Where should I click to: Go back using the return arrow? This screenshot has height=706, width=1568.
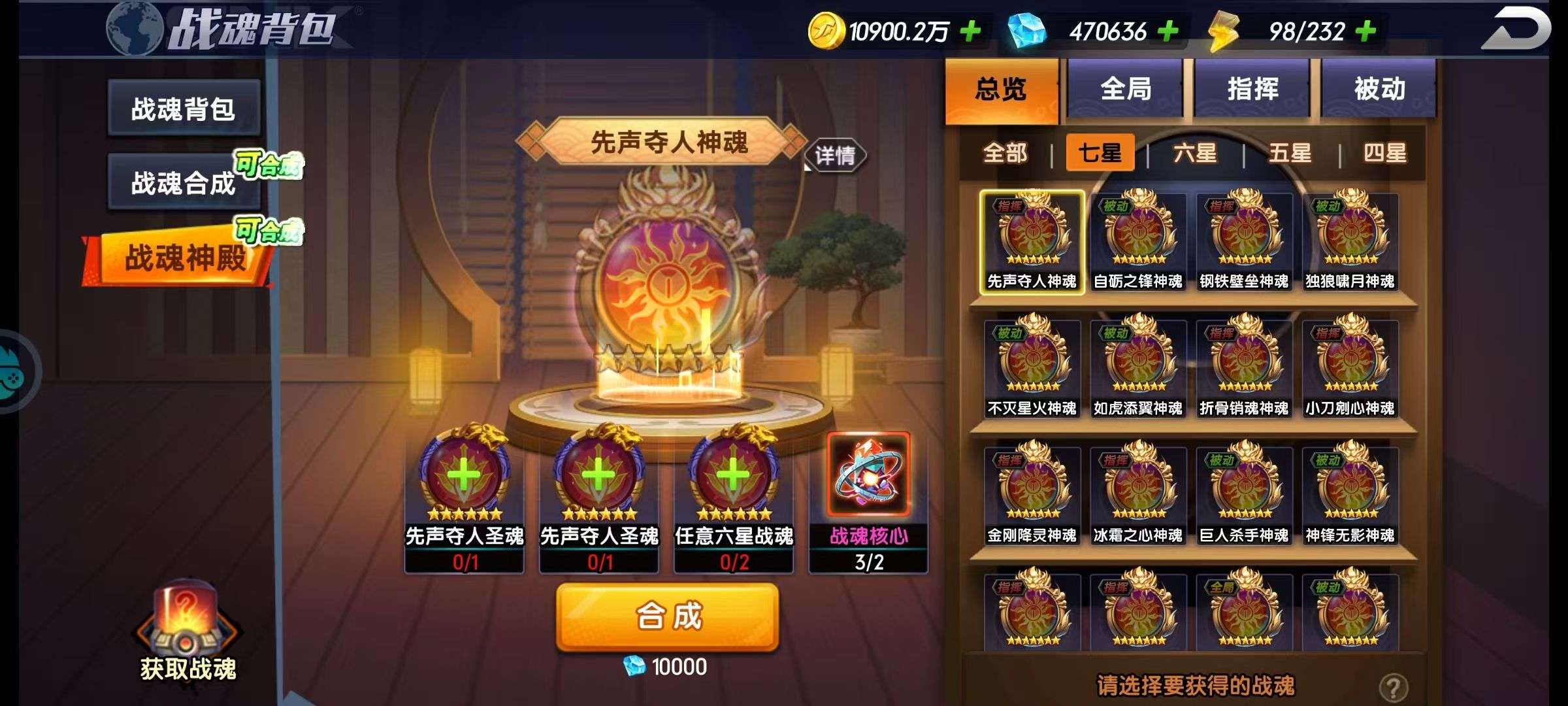[1516, 29]
